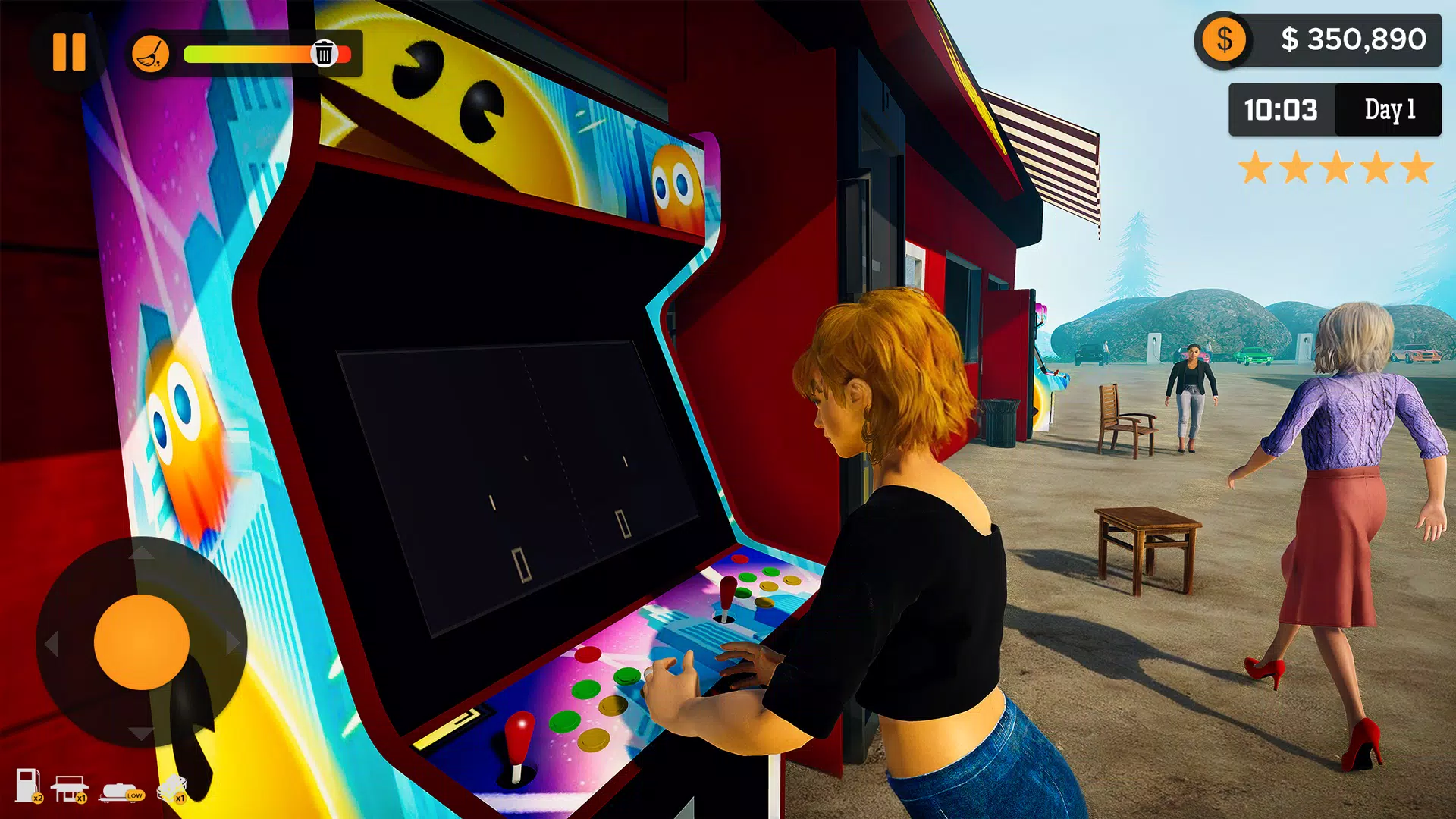Tap the virtual joystick control
The height and width of the screenshot is (819, 1456).
click(144, 641)
